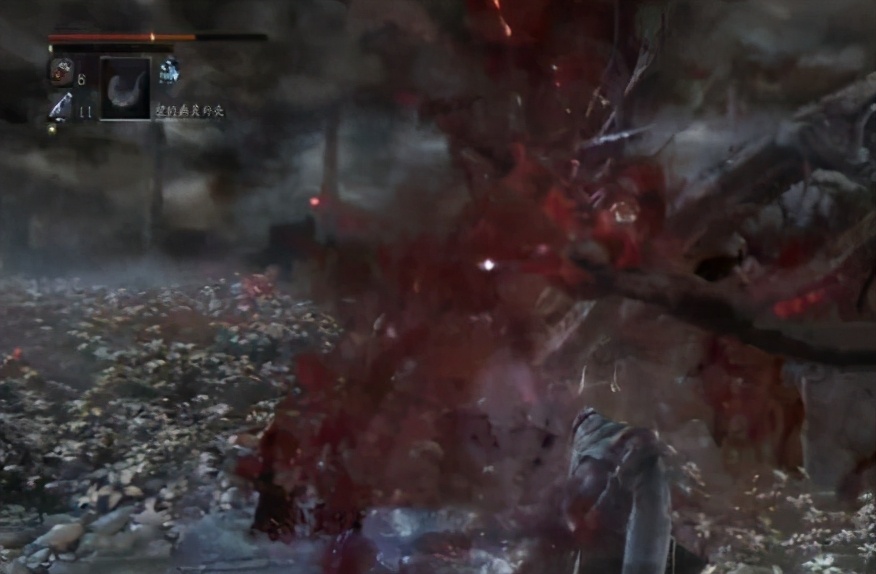Select the blood vial icon
The image size is (876, 574).
tap(61, 72)
